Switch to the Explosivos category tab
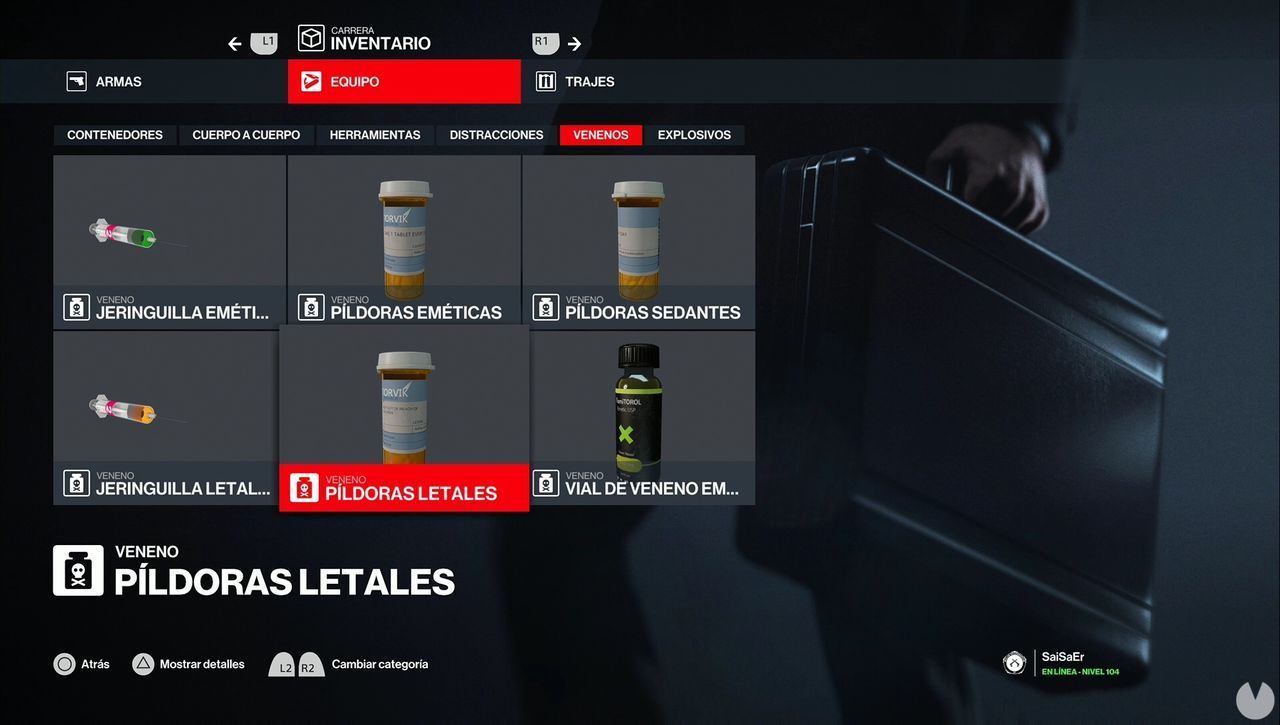The height and width of the screenshot is (725, 1280). 695,134
